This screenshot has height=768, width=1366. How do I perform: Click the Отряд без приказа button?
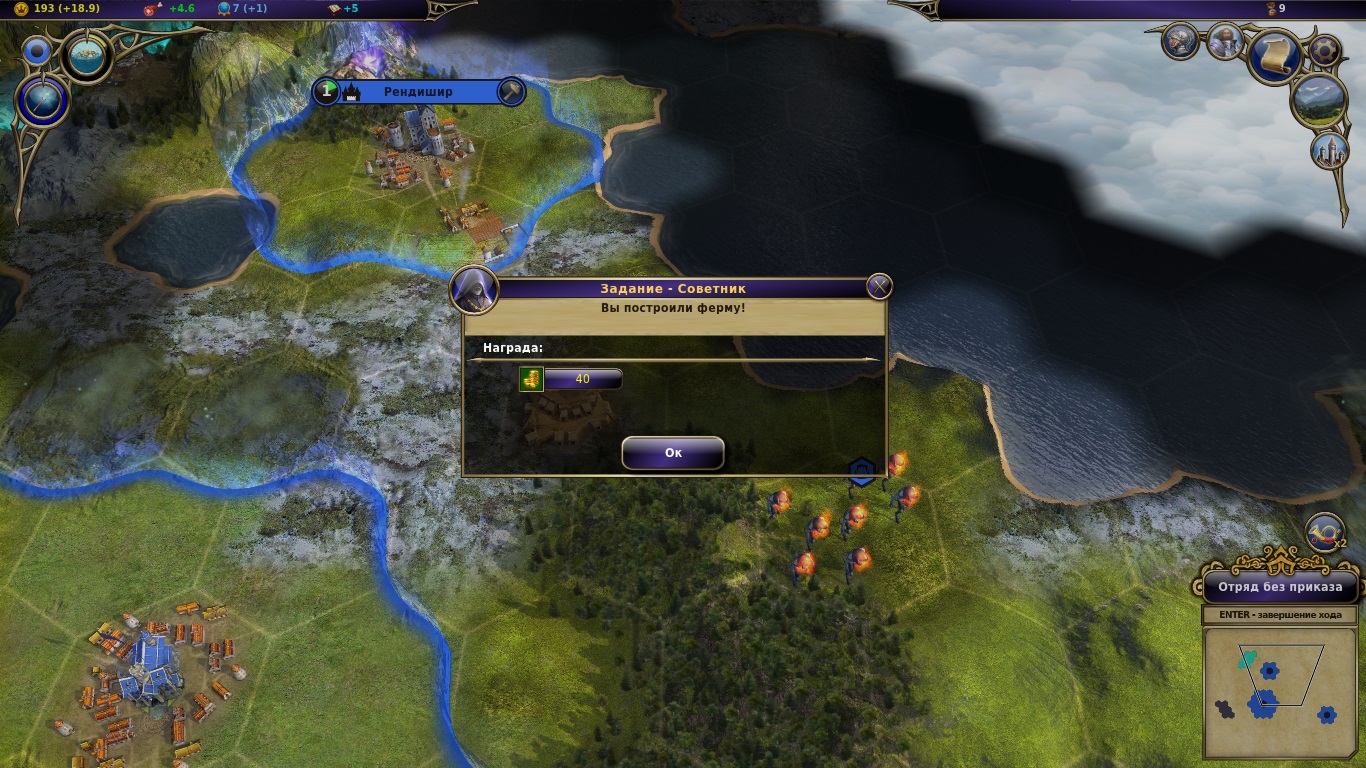[1279, 587]
